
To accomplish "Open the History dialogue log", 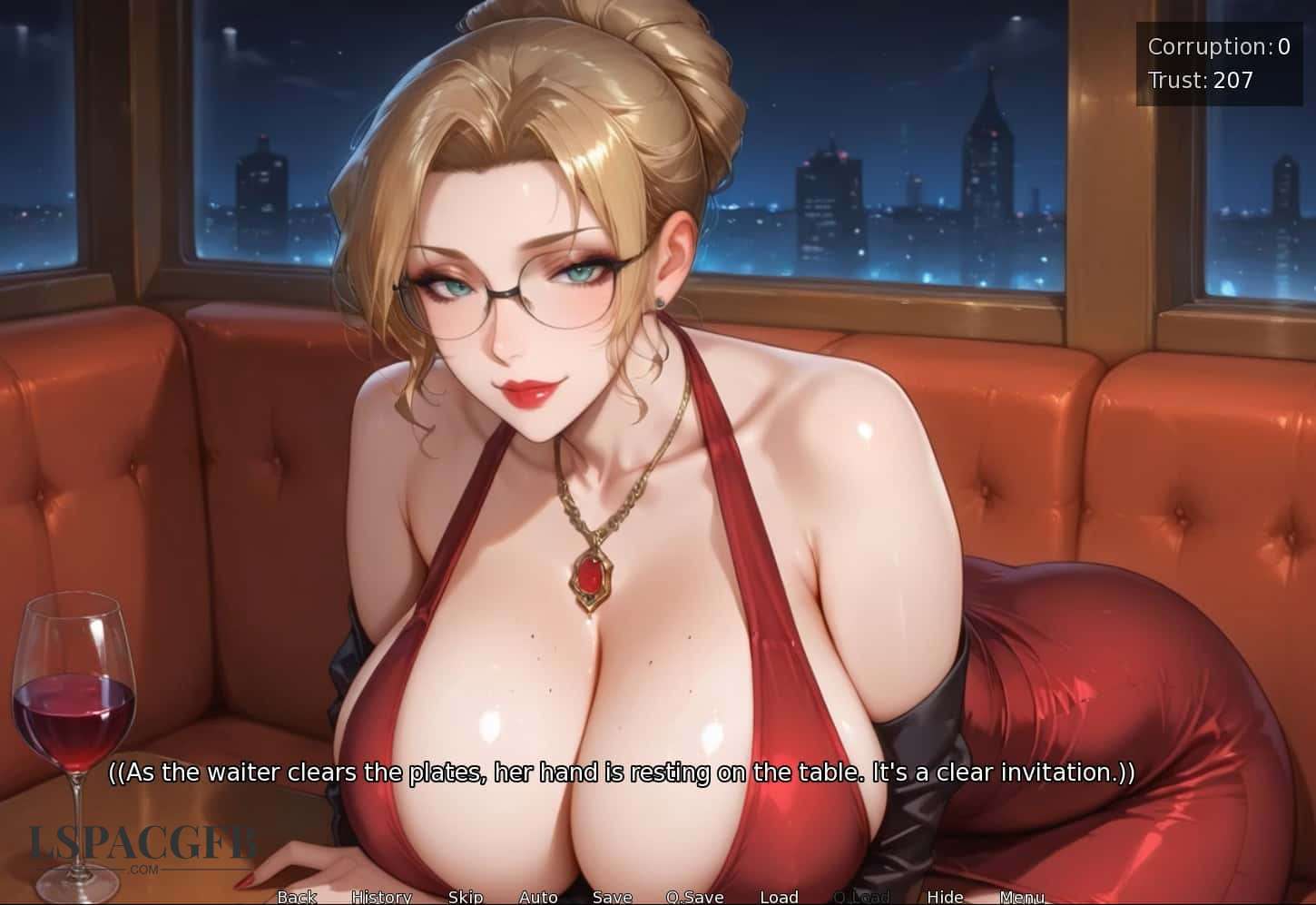I will [381, 897].
